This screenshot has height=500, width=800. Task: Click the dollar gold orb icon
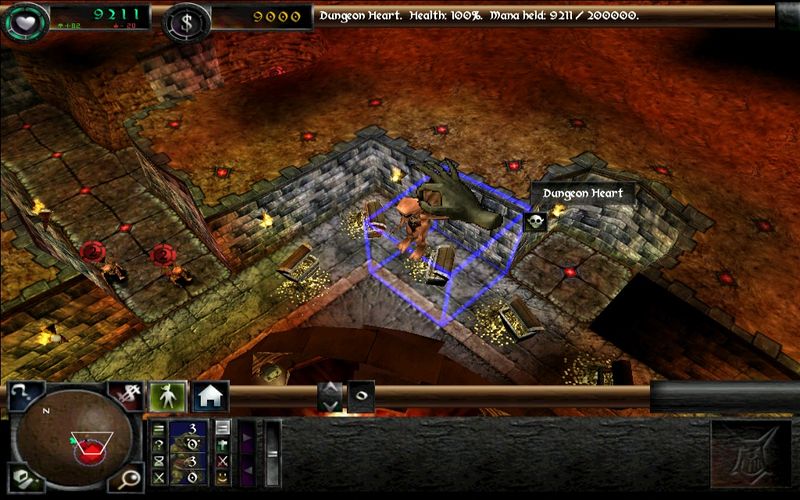coord(186,19)
